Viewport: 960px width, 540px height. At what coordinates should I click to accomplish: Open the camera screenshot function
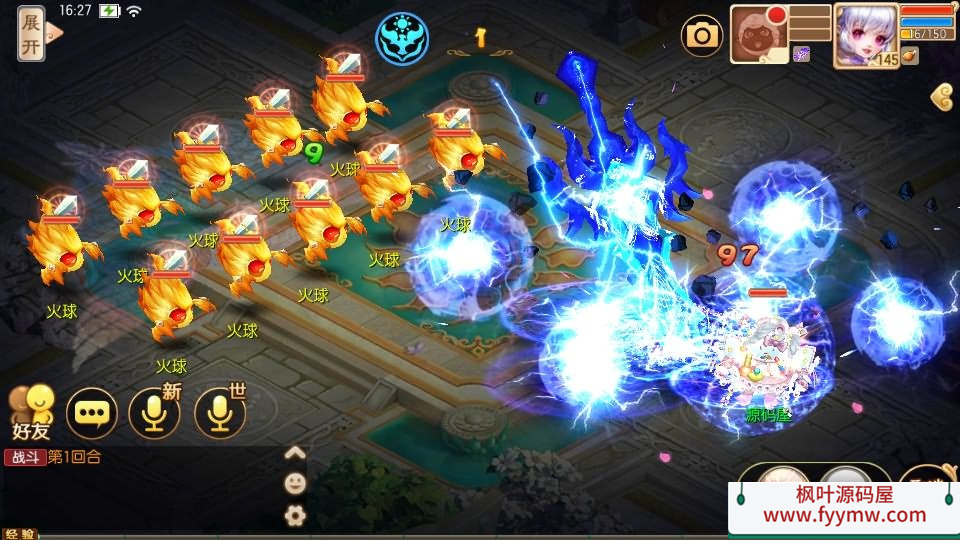point(702,36)
